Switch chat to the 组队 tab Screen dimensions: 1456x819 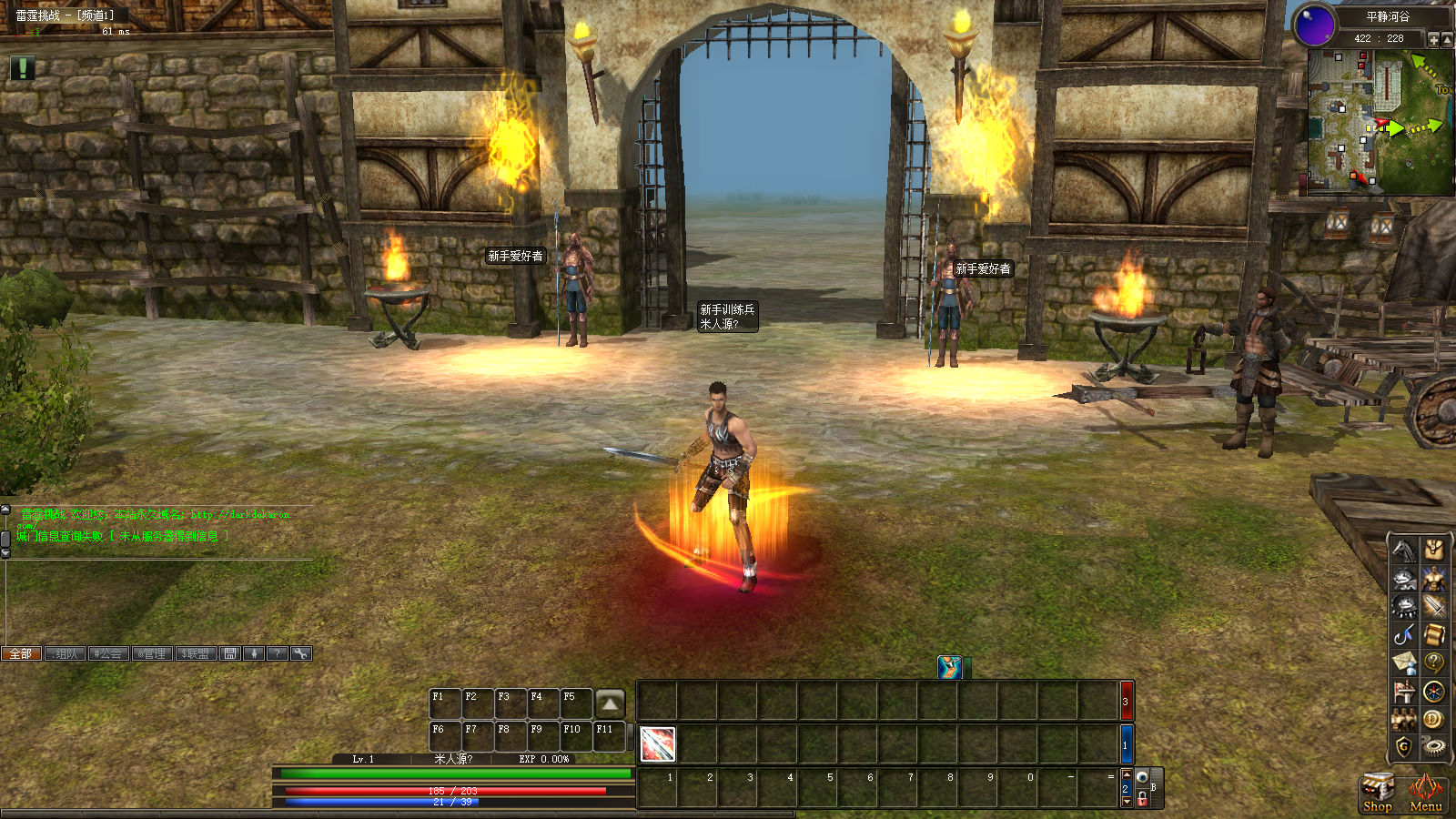coord(65,653)
